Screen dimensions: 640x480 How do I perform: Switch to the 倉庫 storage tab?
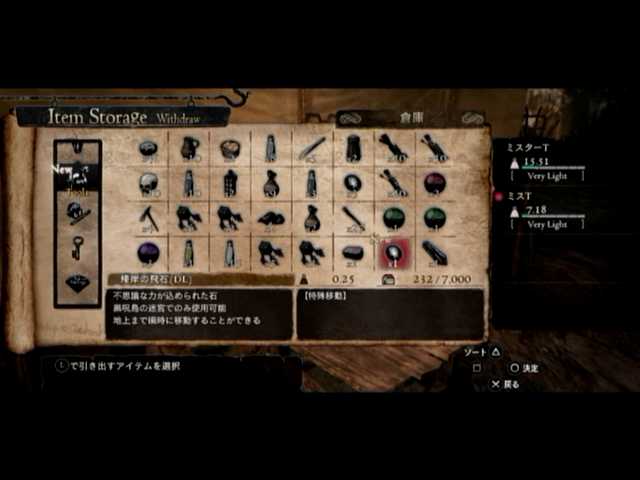[411, 117]
